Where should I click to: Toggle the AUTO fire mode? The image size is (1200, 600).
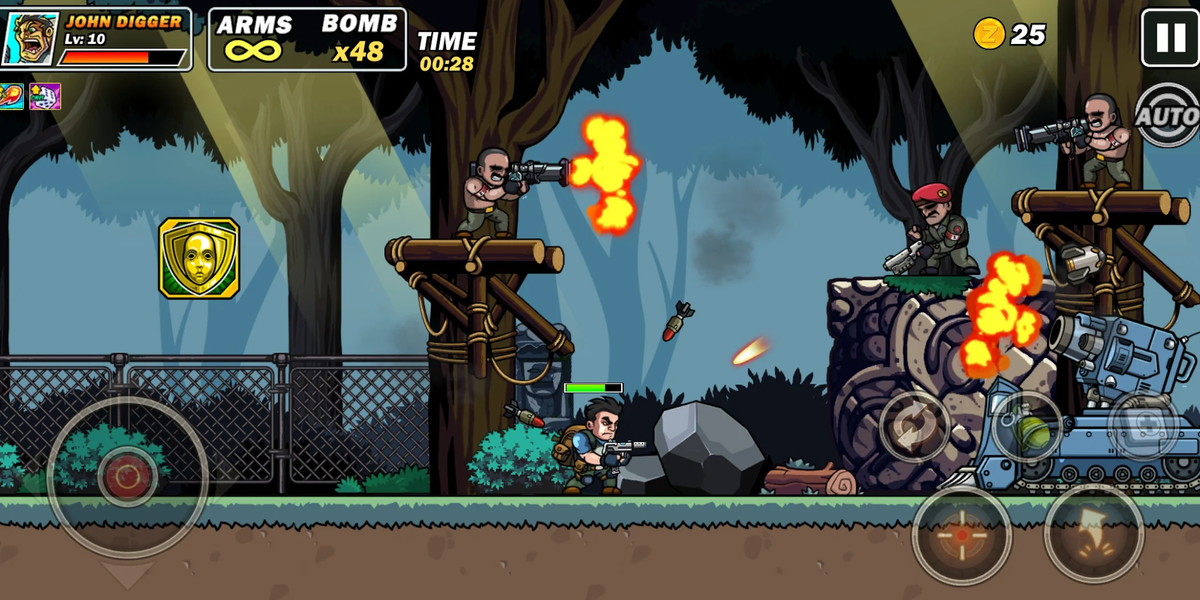pos(1167,116)
